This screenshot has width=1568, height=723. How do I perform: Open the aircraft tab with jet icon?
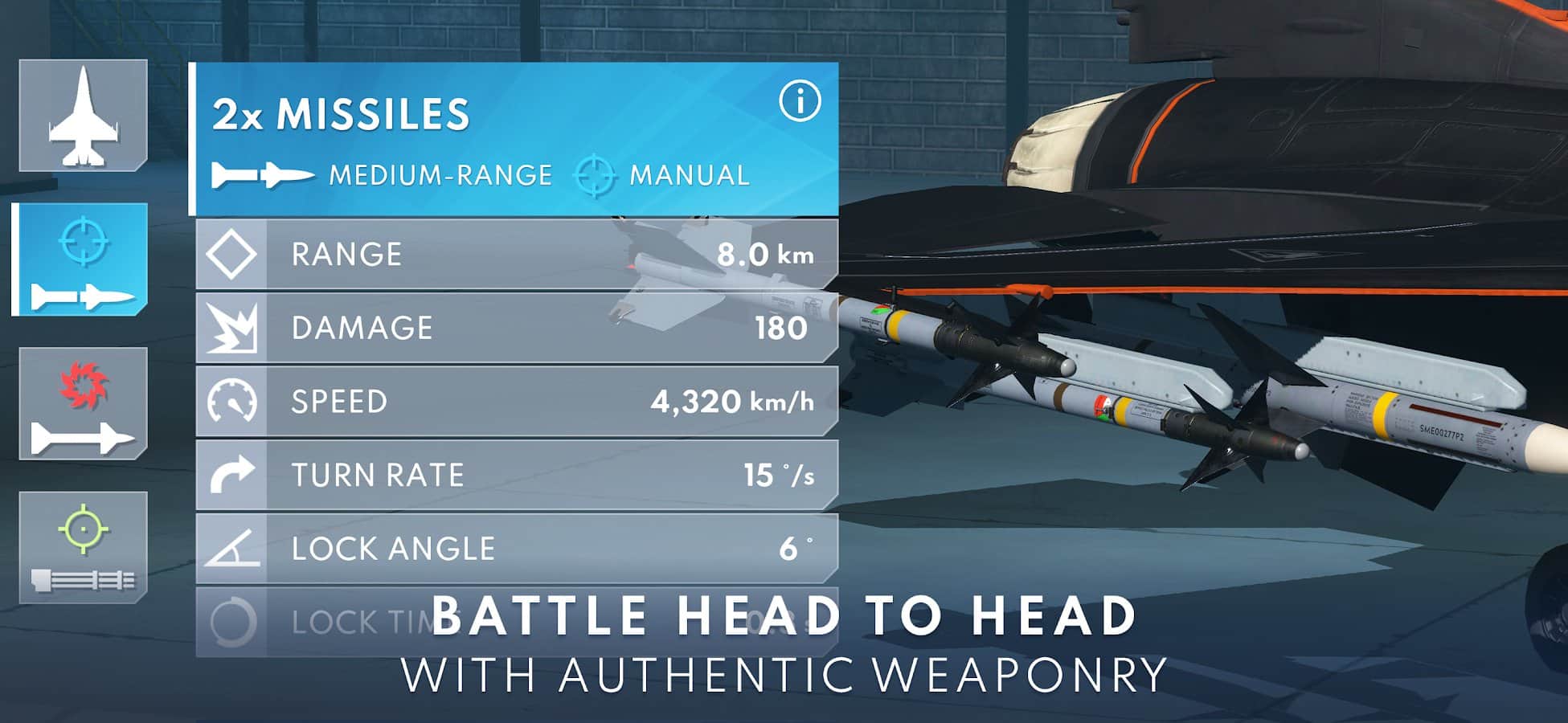coord(83,115)
